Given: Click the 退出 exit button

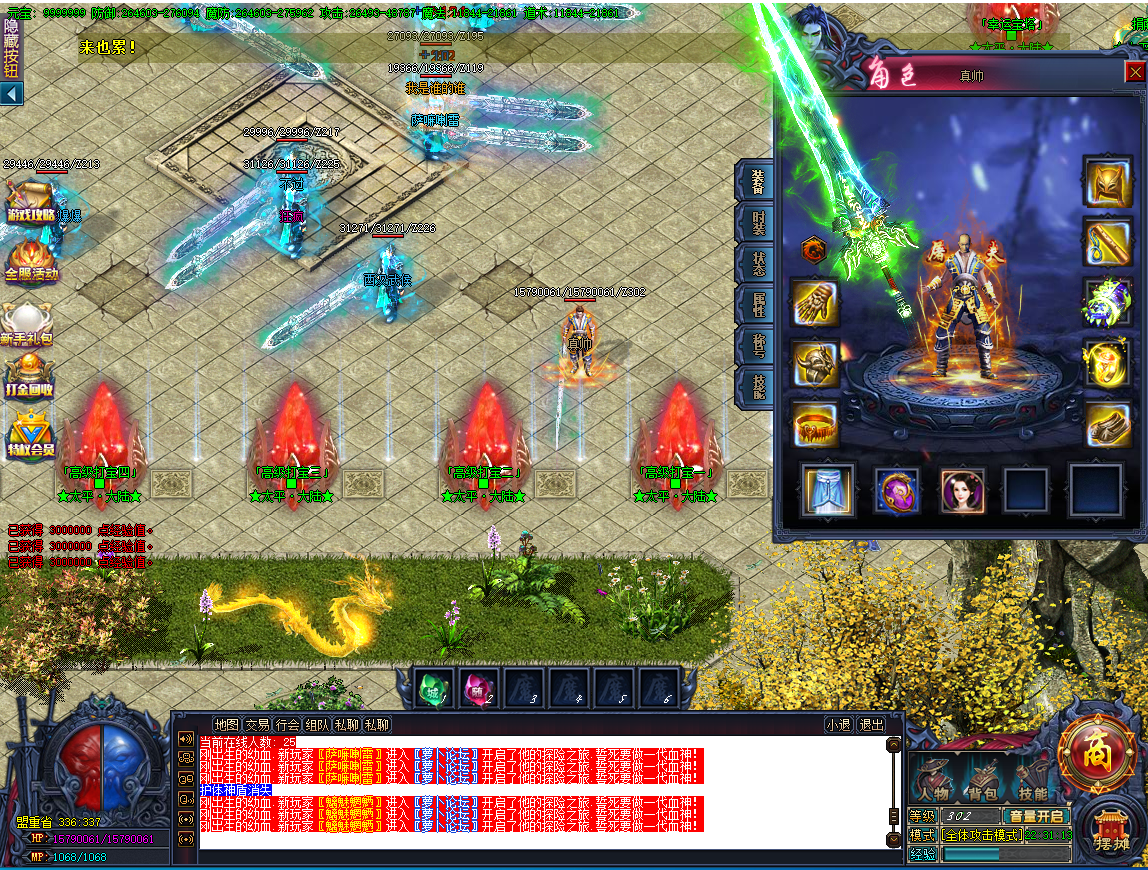Looking at the screenshot, I should click(x=871, y=725).
